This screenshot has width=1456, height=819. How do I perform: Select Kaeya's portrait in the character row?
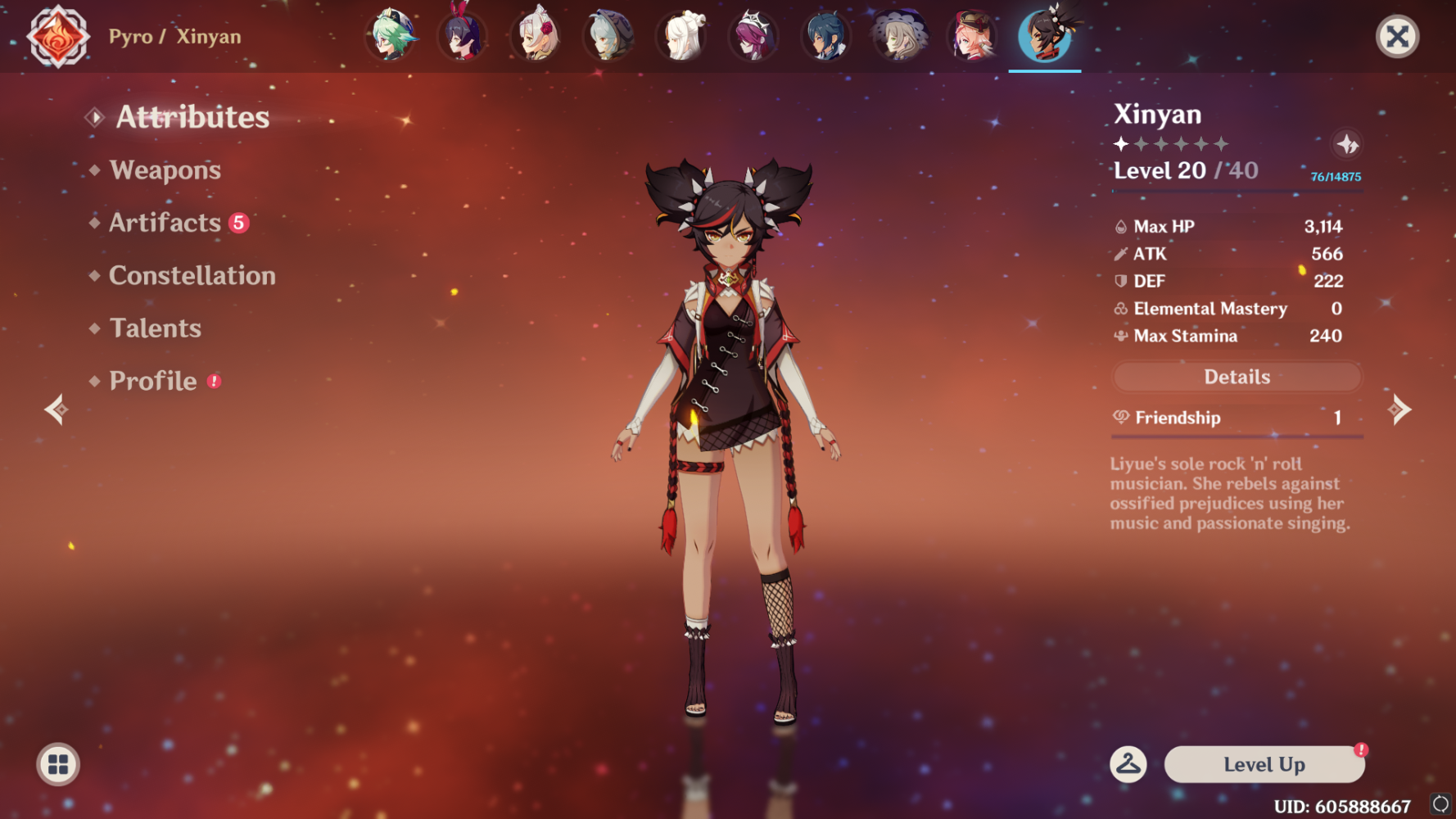click(826, 36)
